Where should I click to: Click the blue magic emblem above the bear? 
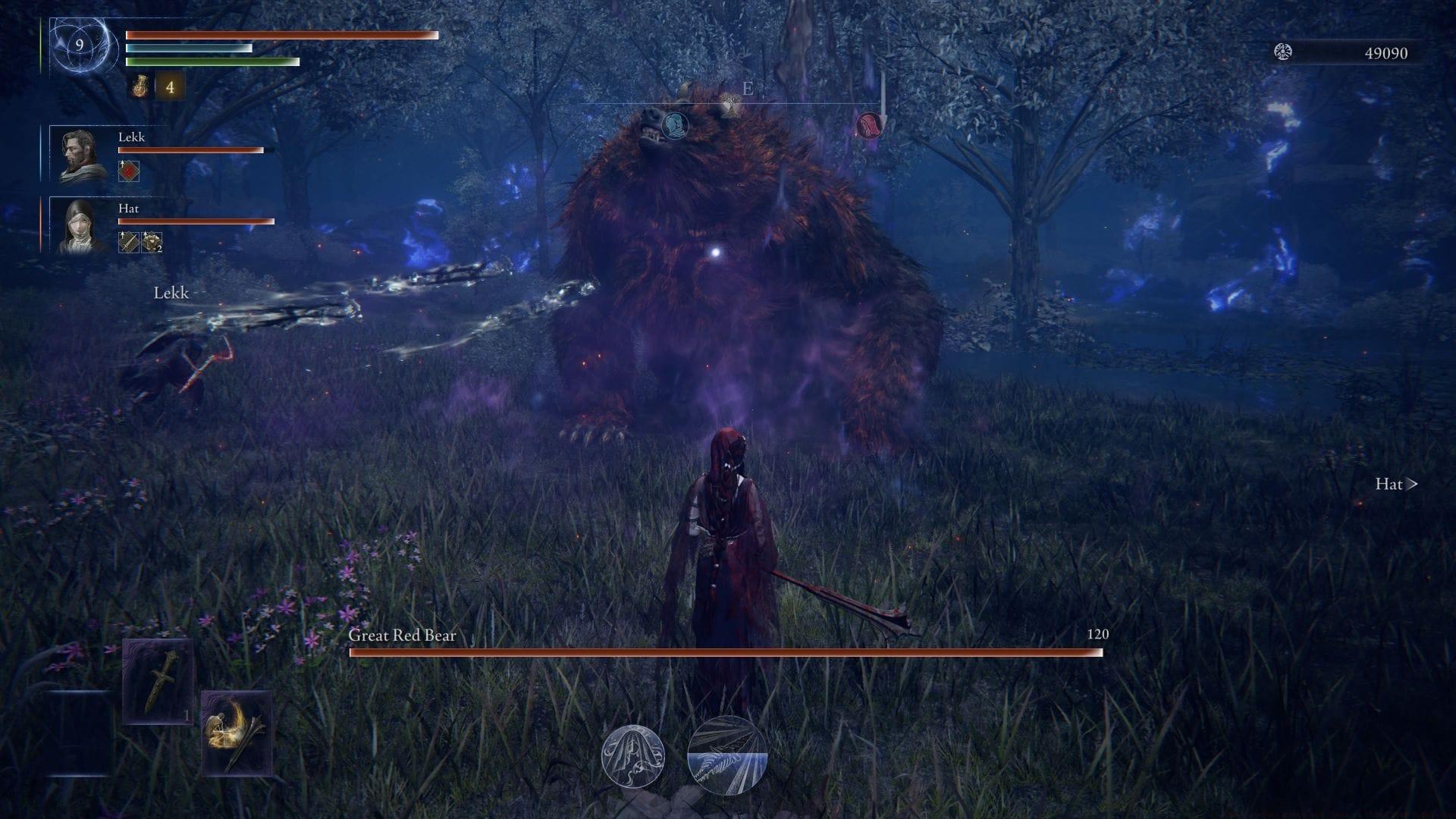click(674, 127)
